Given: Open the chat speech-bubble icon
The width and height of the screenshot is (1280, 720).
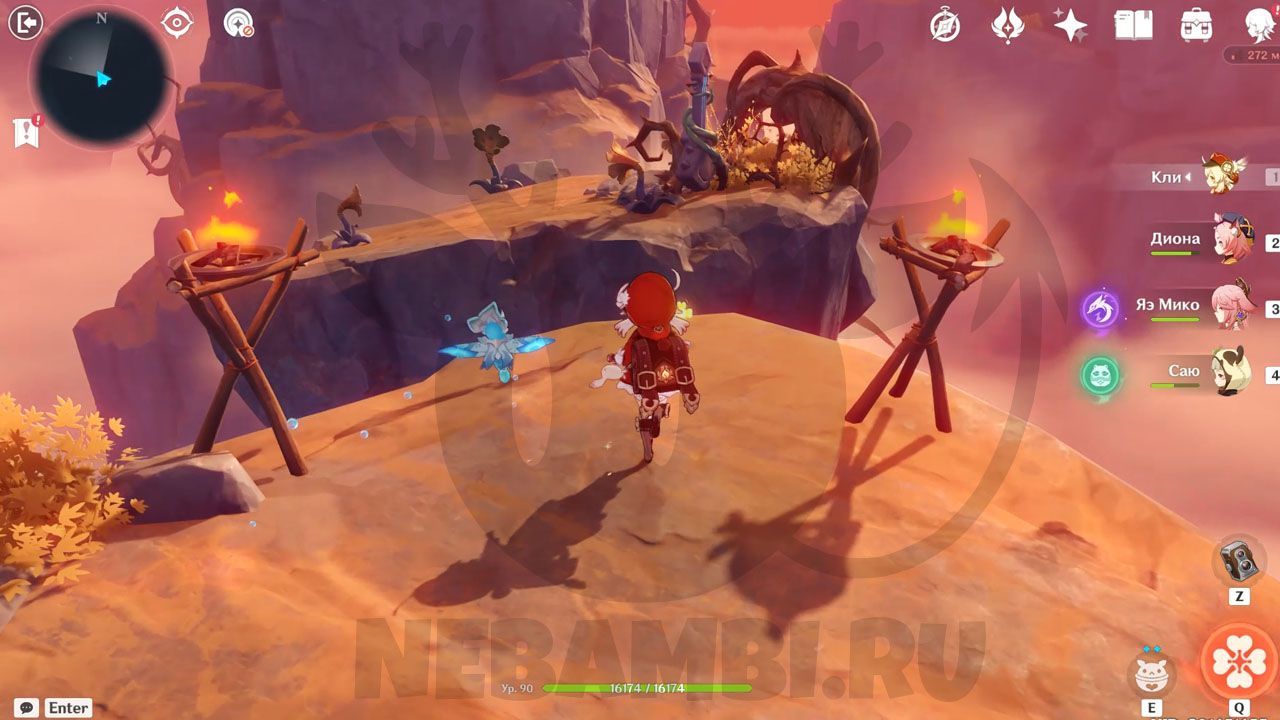Looking at the screenshot, I should tap(26, 707).
